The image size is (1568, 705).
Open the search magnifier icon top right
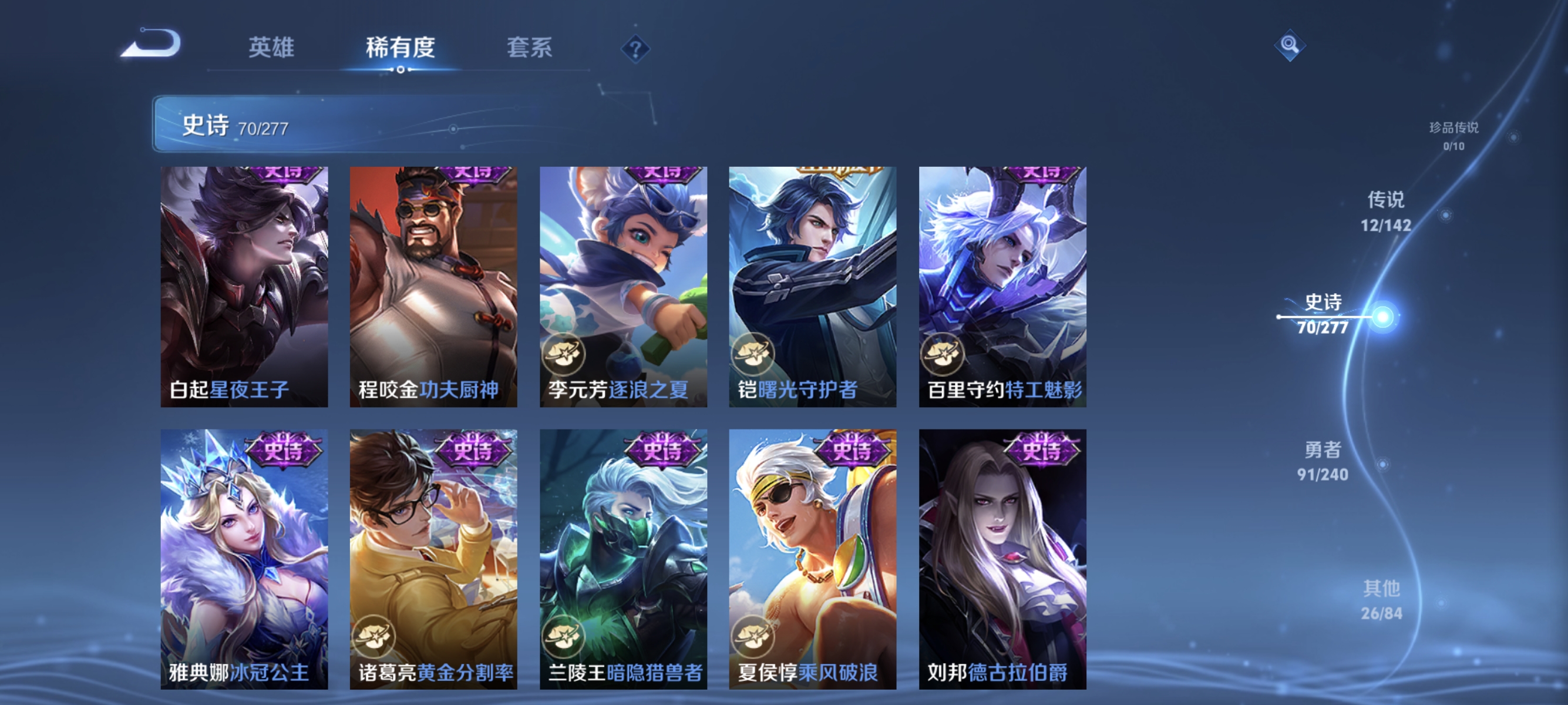1290,46
